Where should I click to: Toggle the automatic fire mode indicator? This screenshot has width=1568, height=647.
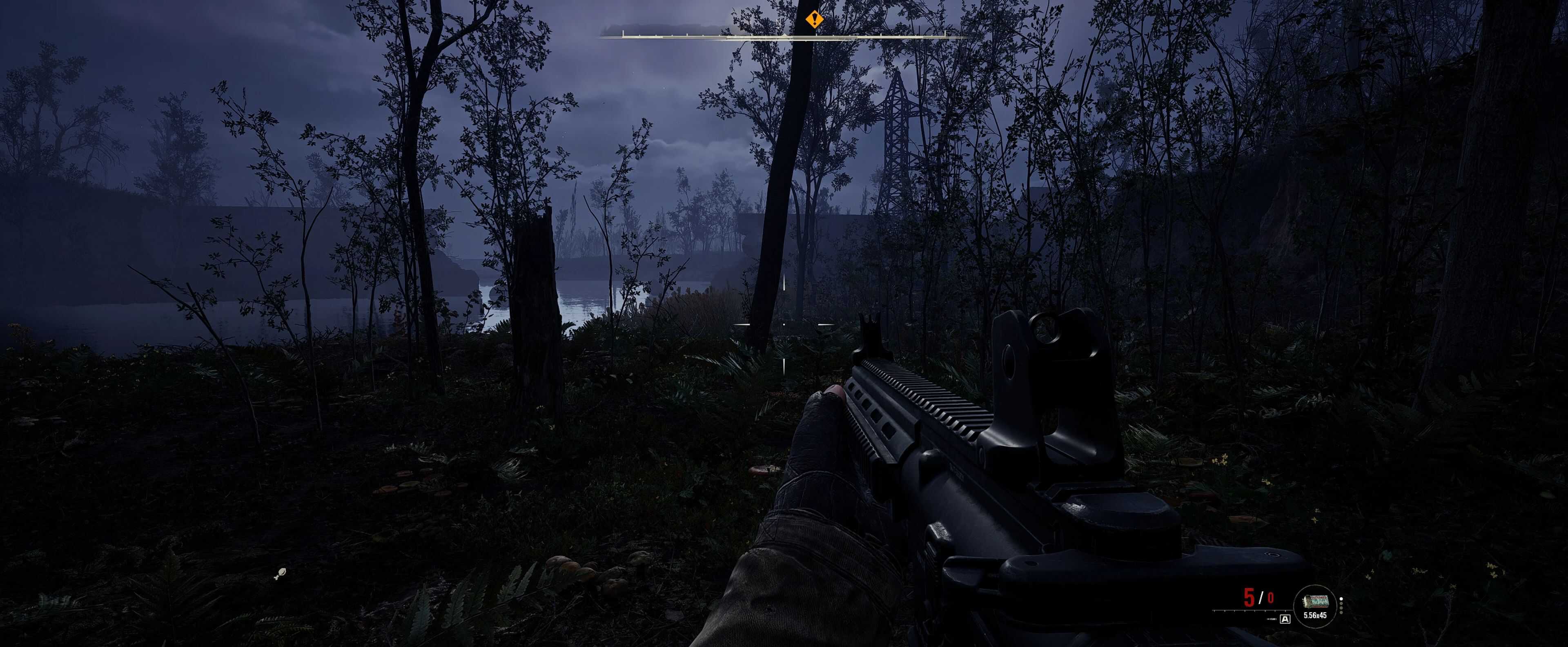(1285, 620)
